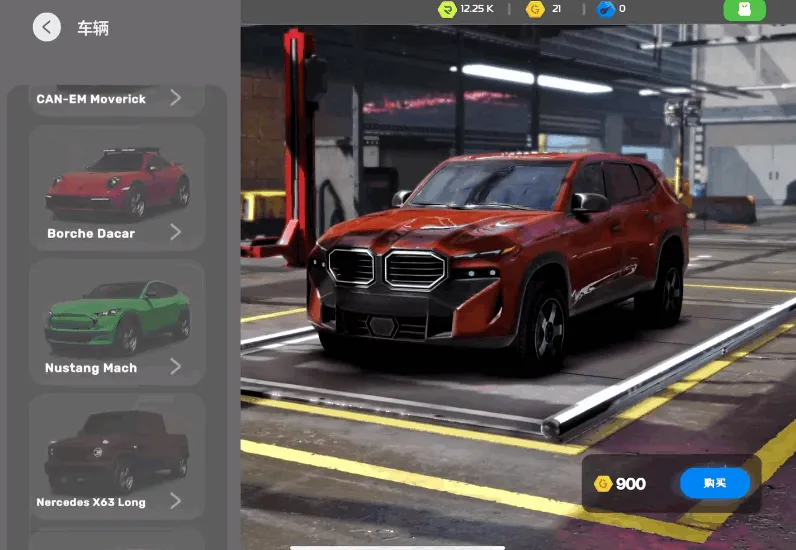Open the green shop bag button
796x550 pixels.
tap(744, 10)
